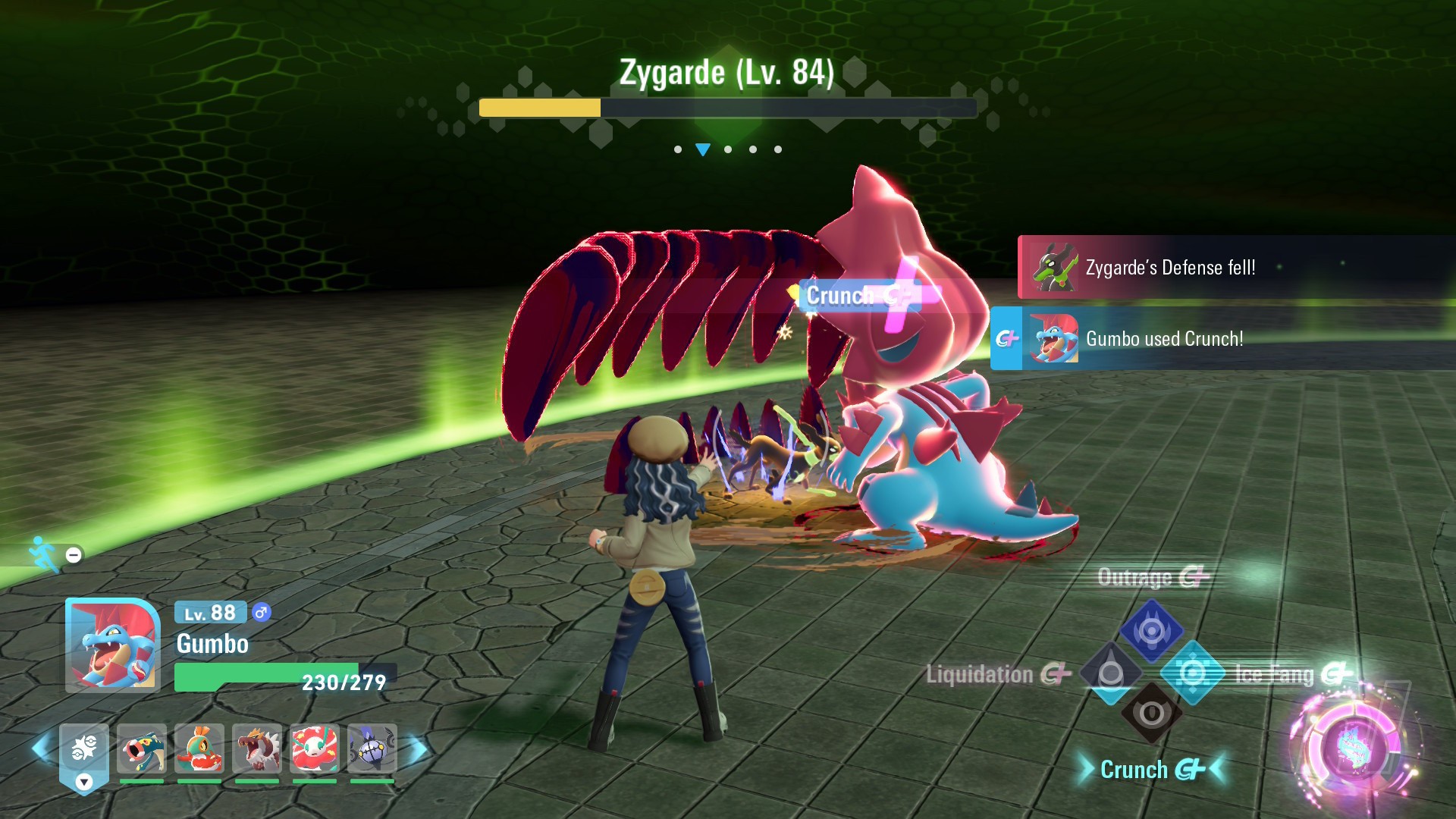Image resolution: width=1456 pixels, height=819 pixels.
Task: Switch to the red Florges party slot
Action: (x=315, y=748)
